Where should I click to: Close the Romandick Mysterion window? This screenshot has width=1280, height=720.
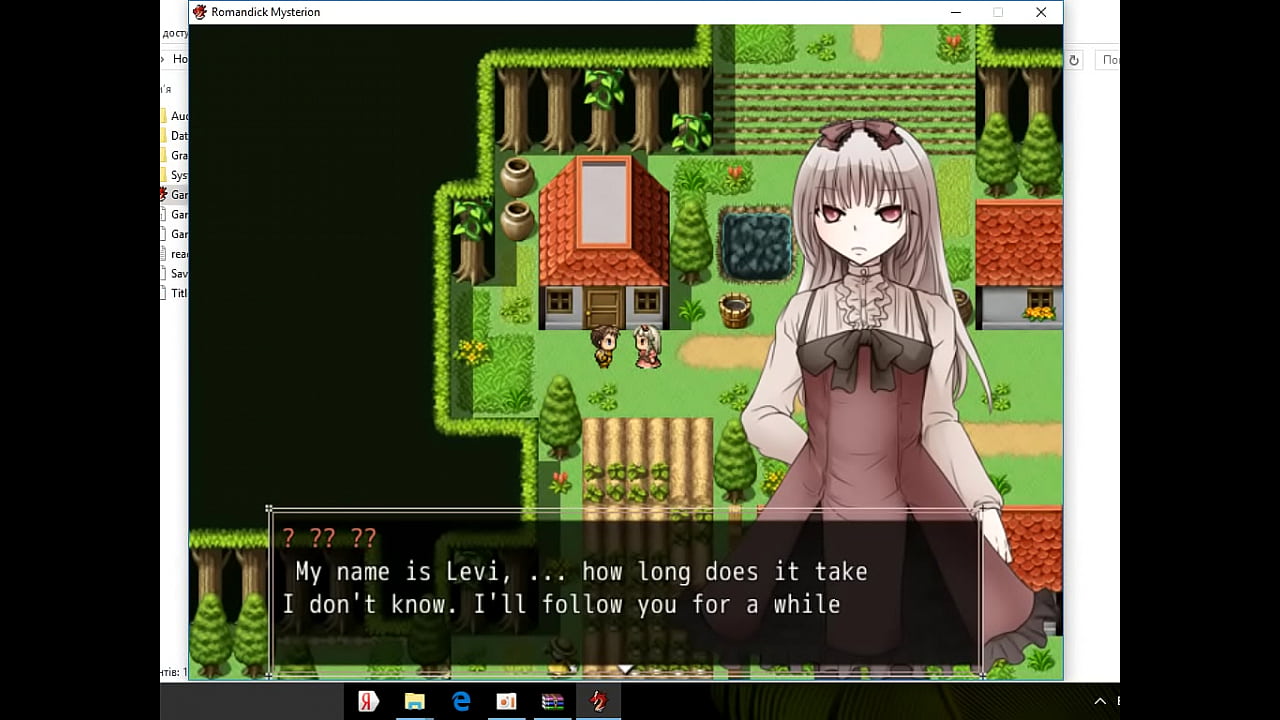pyautogui.click(x=1041, y=12)
